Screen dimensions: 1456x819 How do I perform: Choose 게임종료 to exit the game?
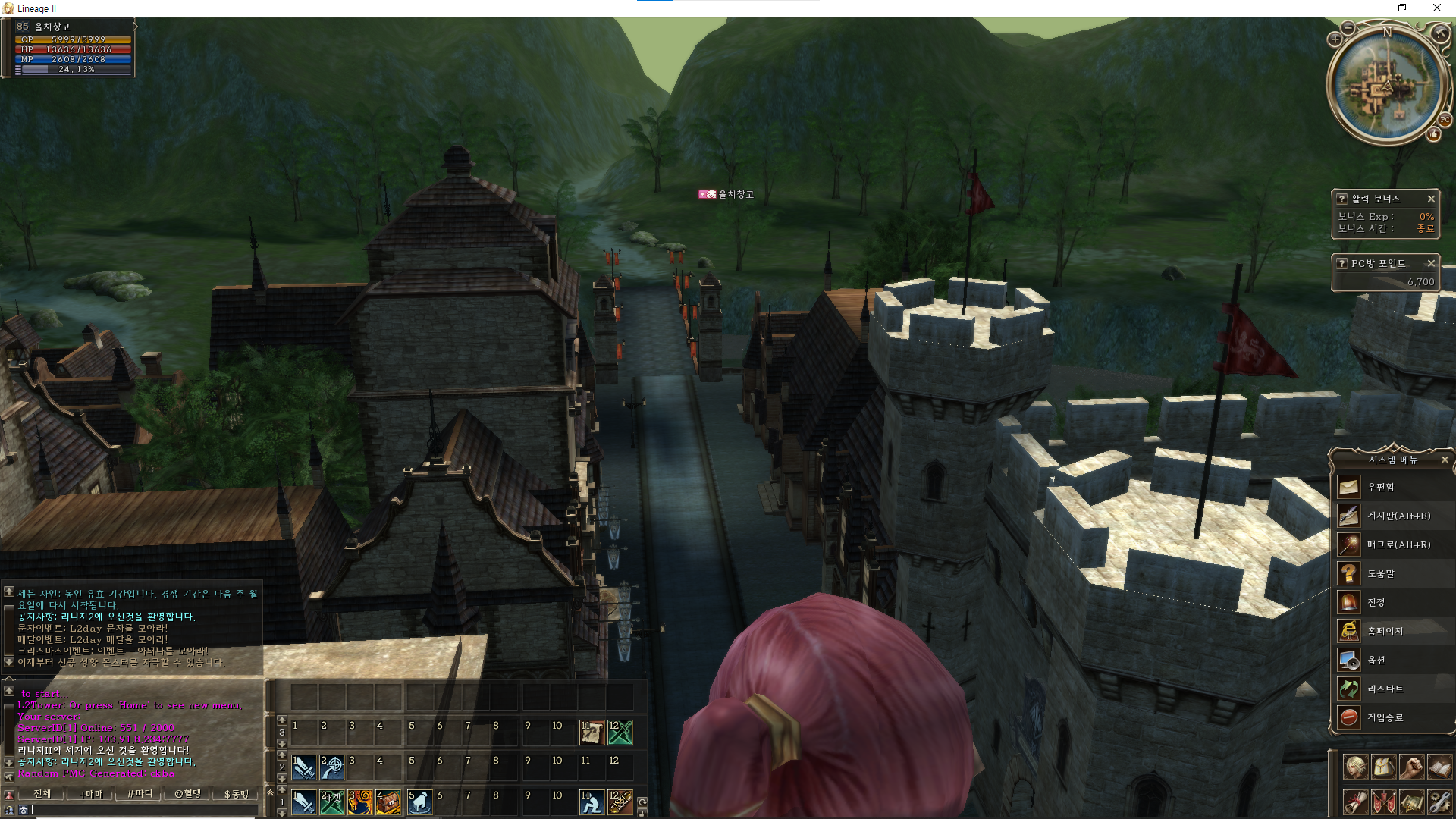pos(1385,717)
